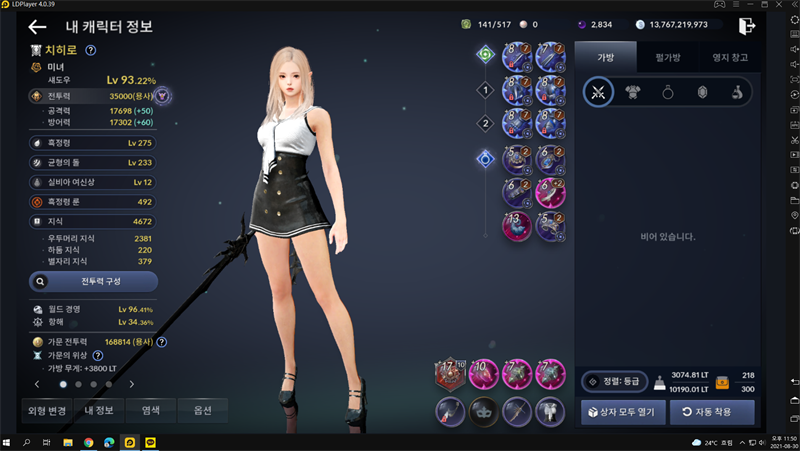This screenshot has width=800, height=451.
Task: Click 상자 모두 열기 to open all boxes
Action: point(623,412)
